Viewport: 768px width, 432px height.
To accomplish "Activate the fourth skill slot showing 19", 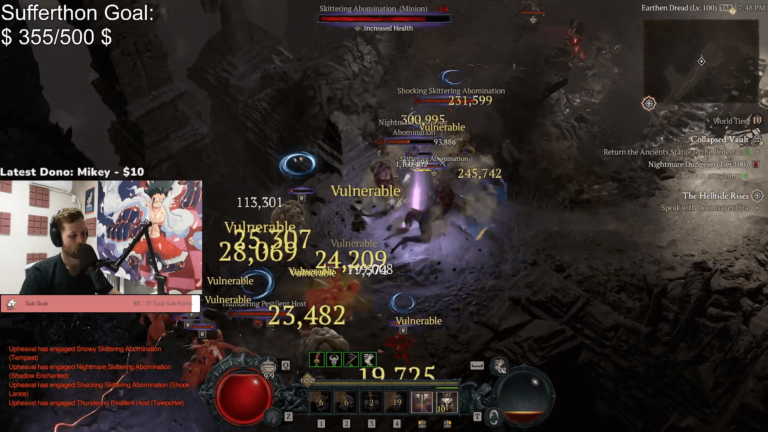I will point(396,402).
